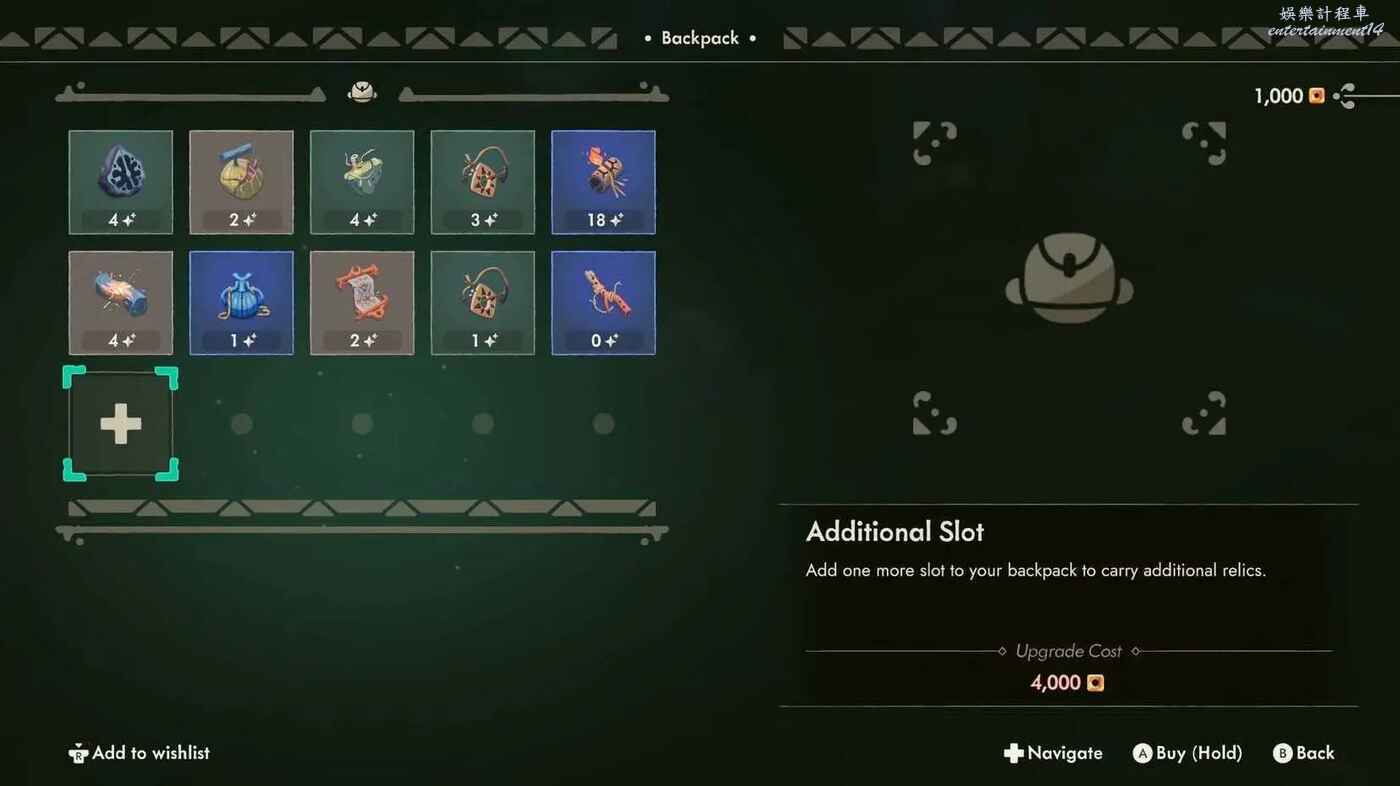Select the amulet relic showing count 1
1400x786 pixels.
coord(483,303)
